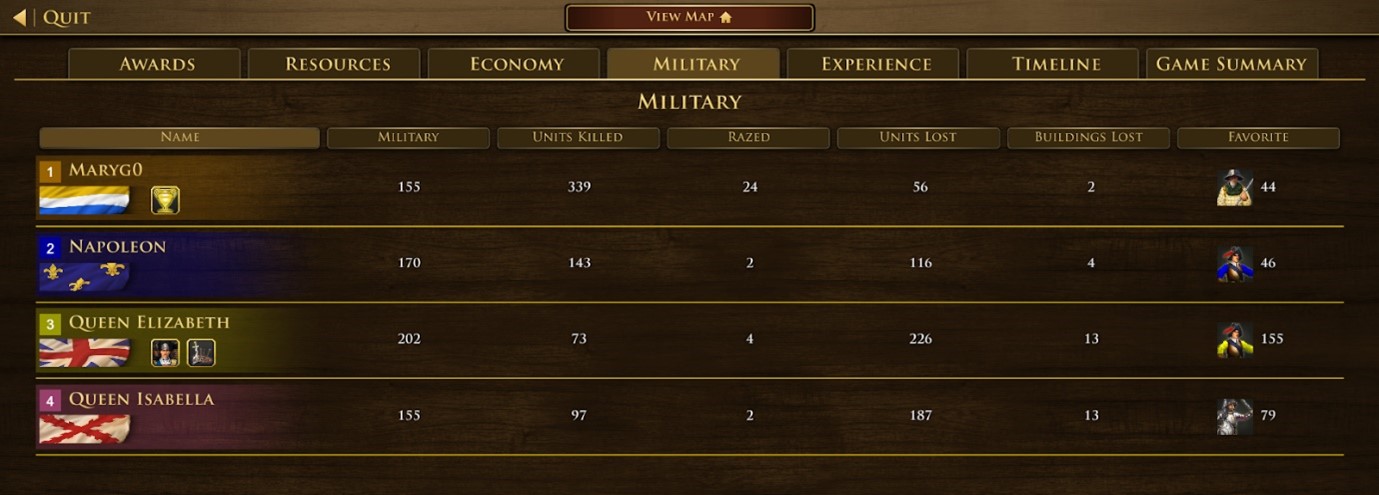Sort by the Units Lost column

click(918, 137)
